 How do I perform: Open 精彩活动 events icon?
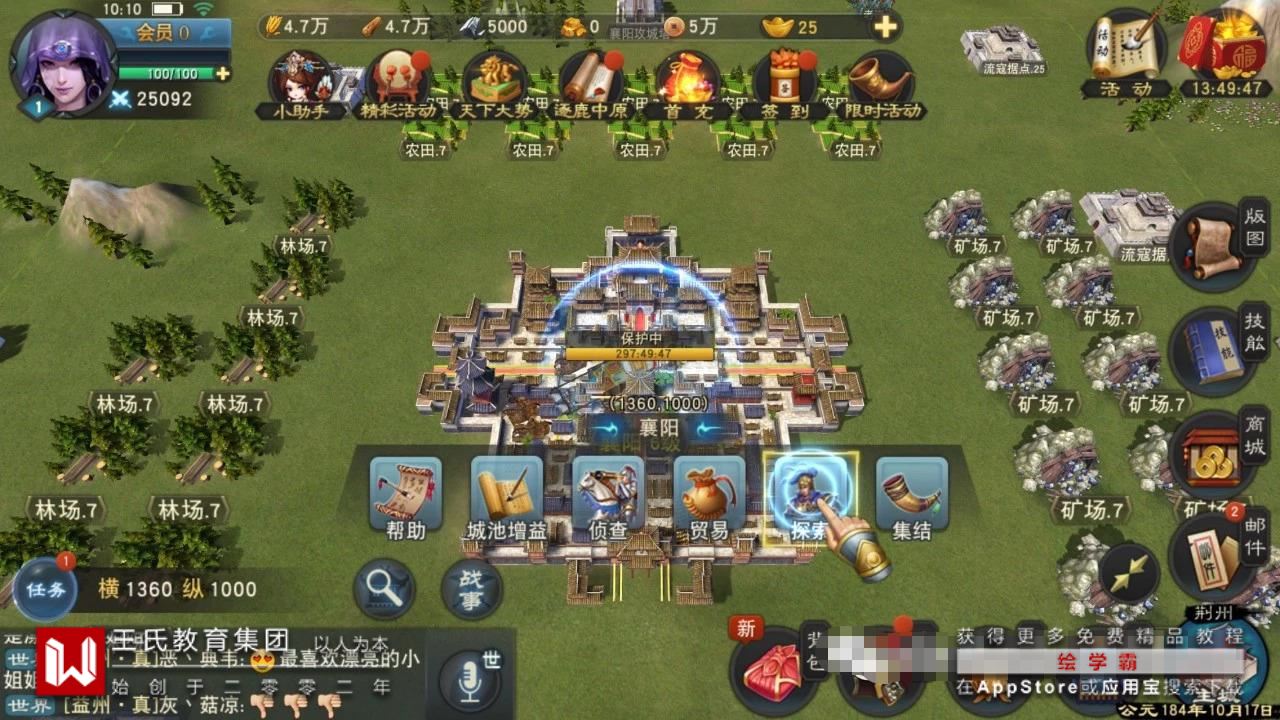click(397, 83)
